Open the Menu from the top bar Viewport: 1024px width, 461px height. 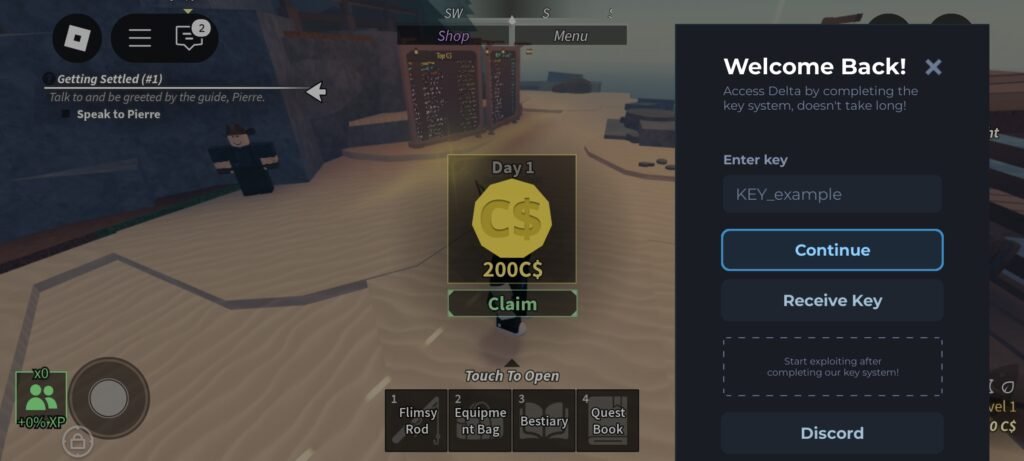570,36
